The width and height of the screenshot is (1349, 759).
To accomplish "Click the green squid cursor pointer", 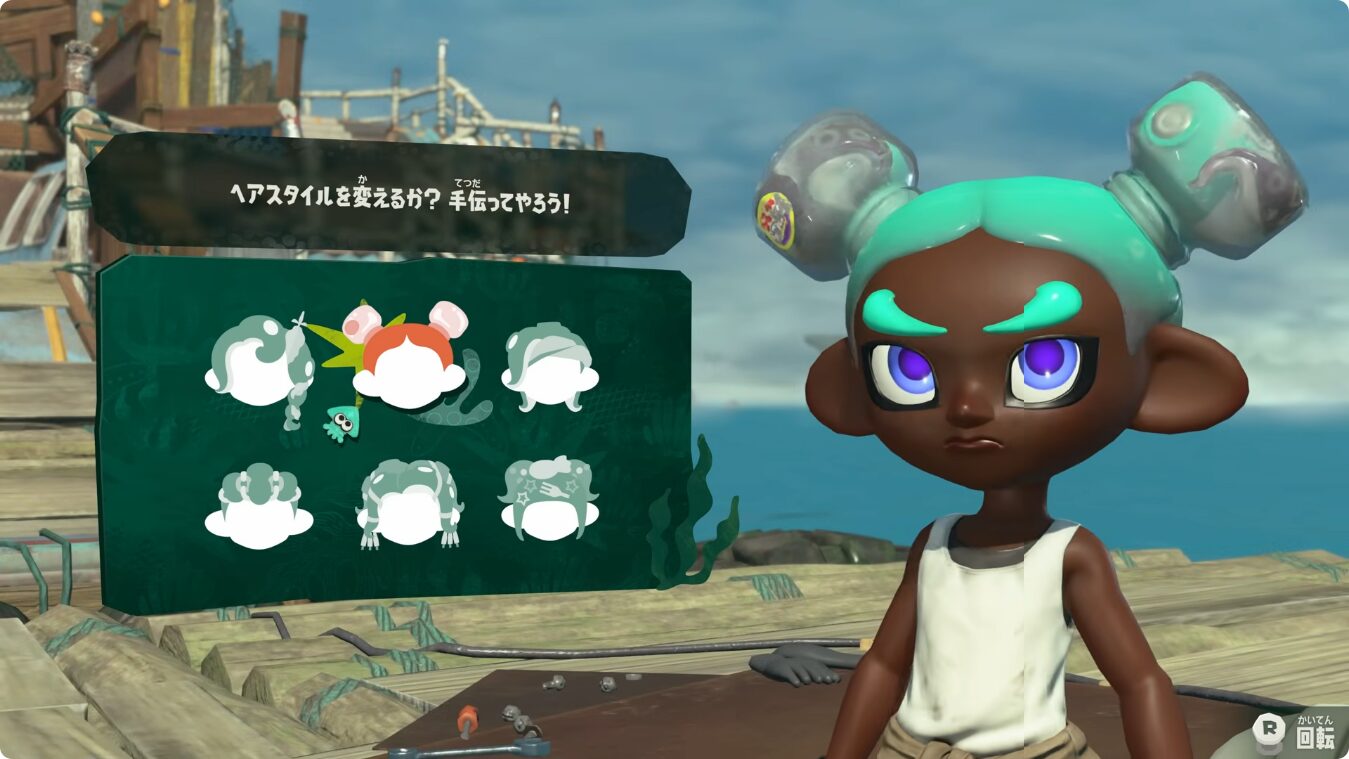I will [342, 420].
